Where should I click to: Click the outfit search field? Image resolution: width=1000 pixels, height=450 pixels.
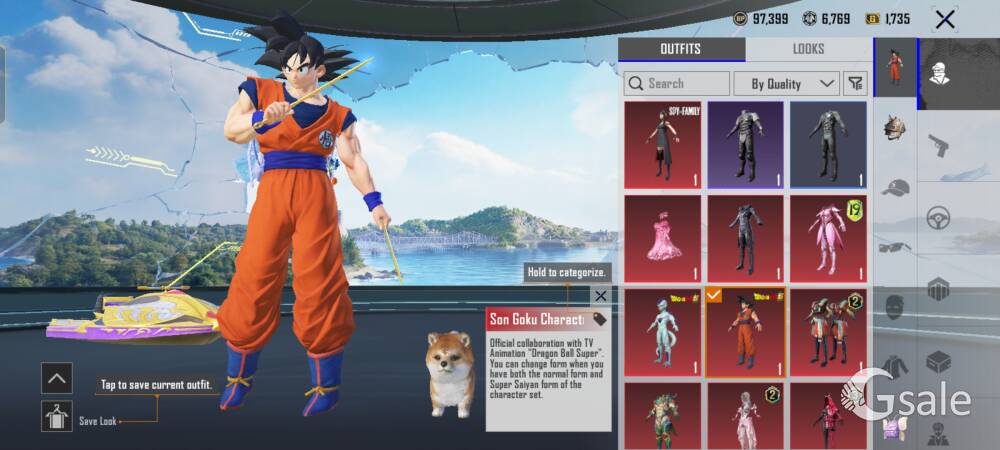(x=677, y=83)
